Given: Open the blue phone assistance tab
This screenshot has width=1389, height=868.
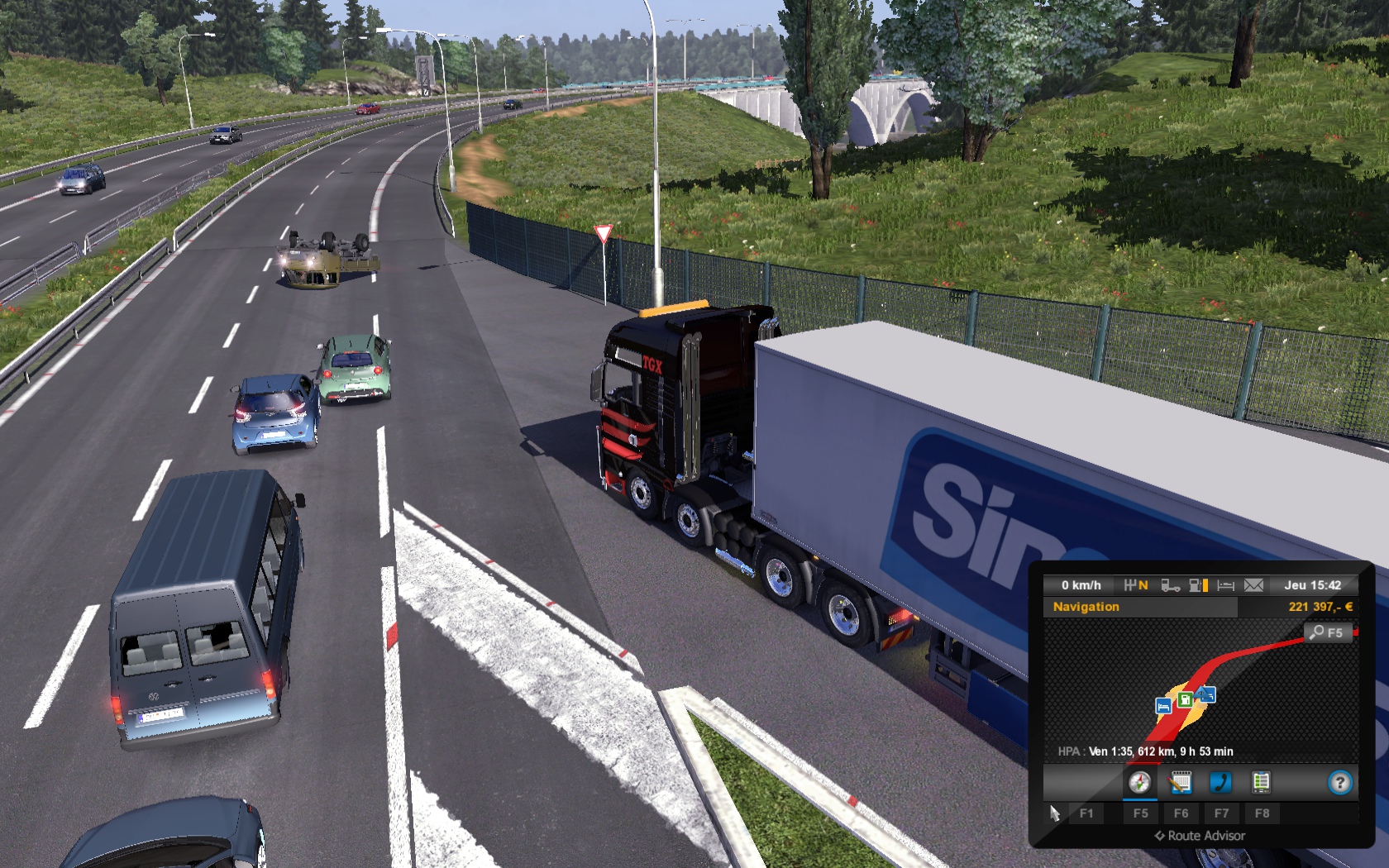Looking at the screenshot, I should [x=1220, y=782].
